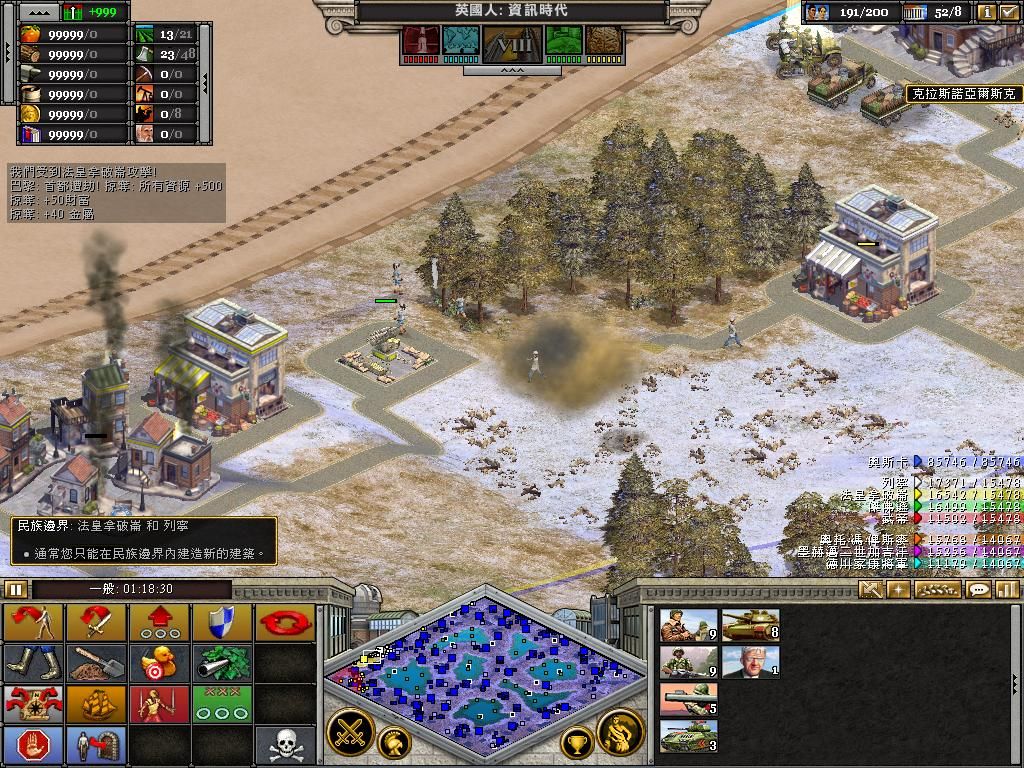This screenshot has height=768, width=1024.
Task: Open the information 'i' button
Action: (987, 12)
